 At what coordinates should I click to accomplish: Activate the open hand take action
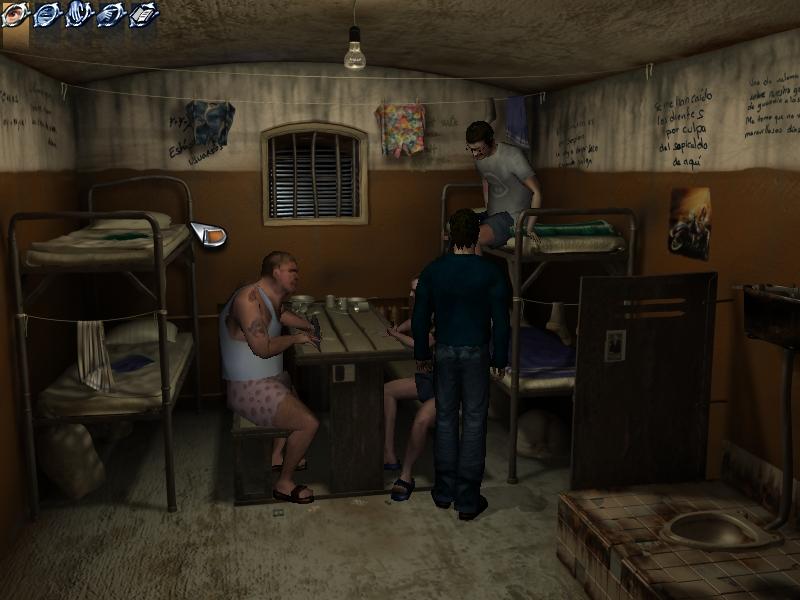(x=79, y=14)
